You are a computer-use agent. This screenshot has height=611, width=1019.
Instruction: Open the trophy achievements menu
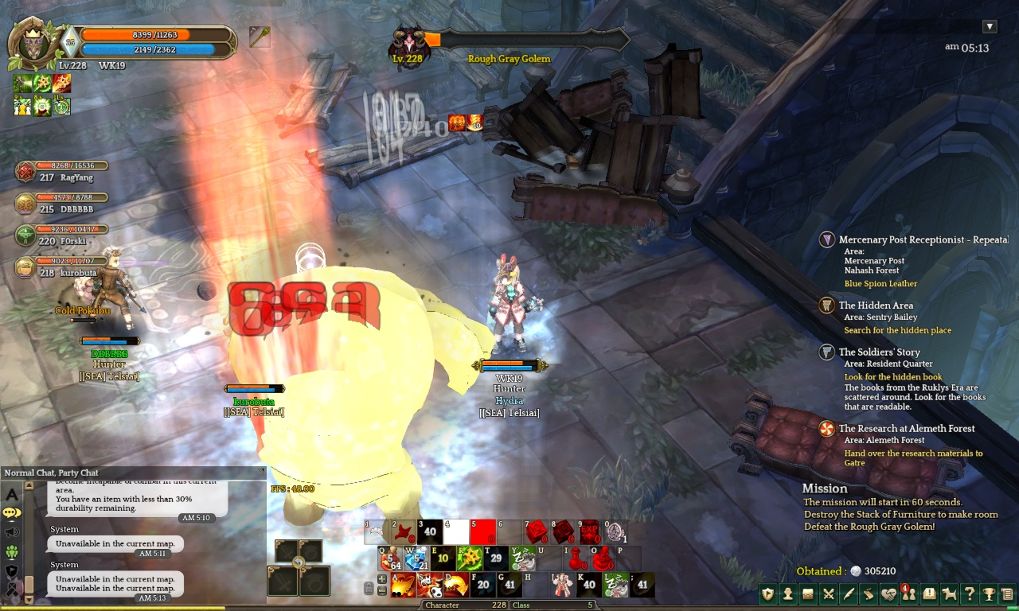pos(988,594)
